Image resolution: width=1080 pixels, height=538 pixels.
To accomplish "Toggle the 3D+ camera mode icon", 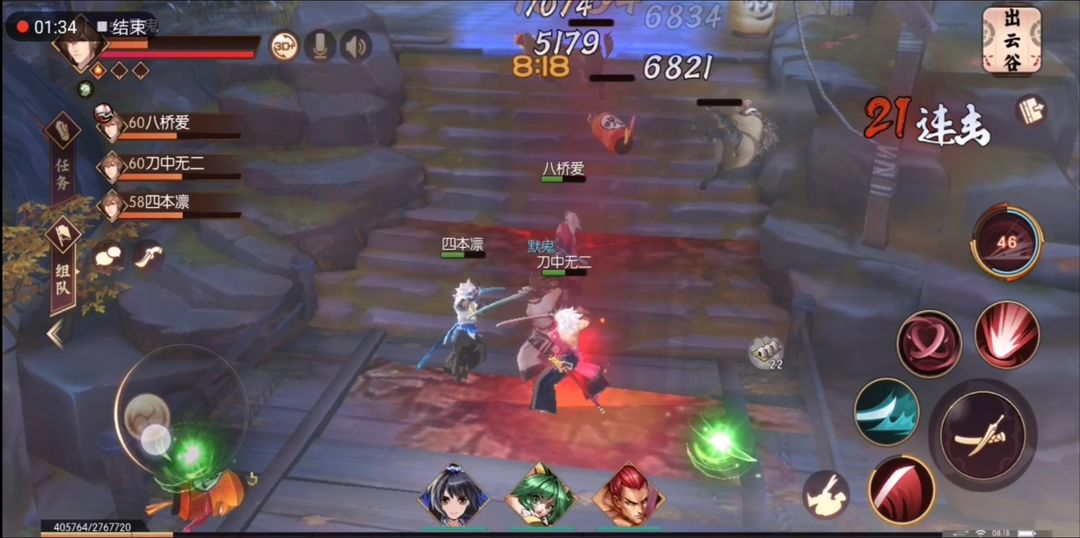I will [x=285, y=46].
